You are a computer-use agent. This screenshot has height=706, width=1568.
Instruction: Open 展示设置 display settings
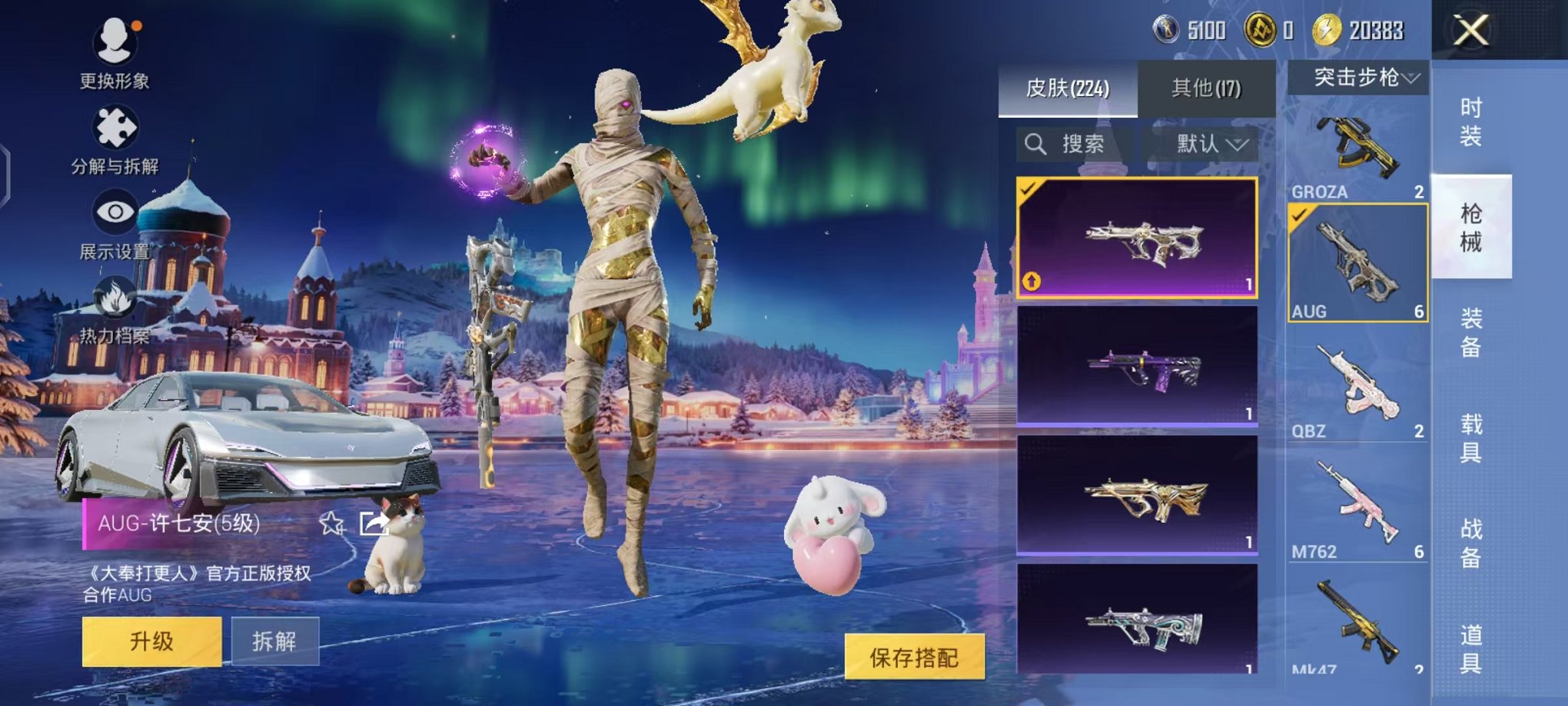[x=114, y=211]
